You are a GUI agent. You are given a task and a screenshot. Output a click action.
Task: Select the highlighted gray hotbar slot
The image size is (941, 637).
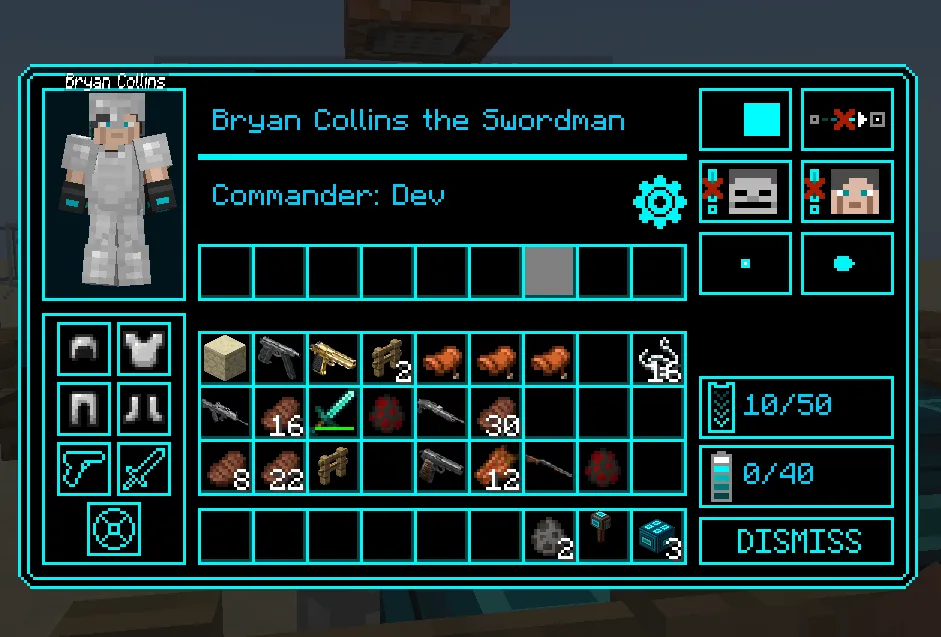tap(549, 272)
